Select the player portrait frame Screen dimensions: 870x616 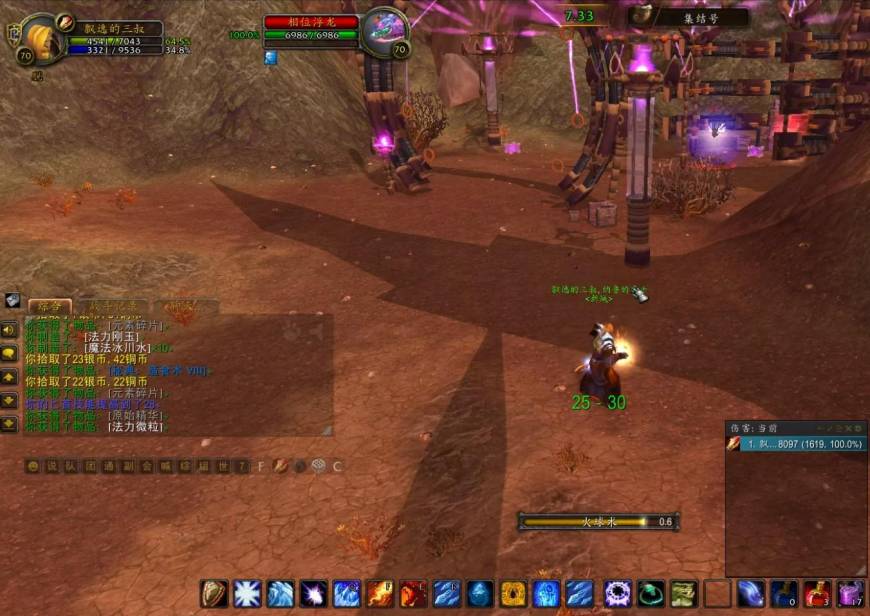42,38
